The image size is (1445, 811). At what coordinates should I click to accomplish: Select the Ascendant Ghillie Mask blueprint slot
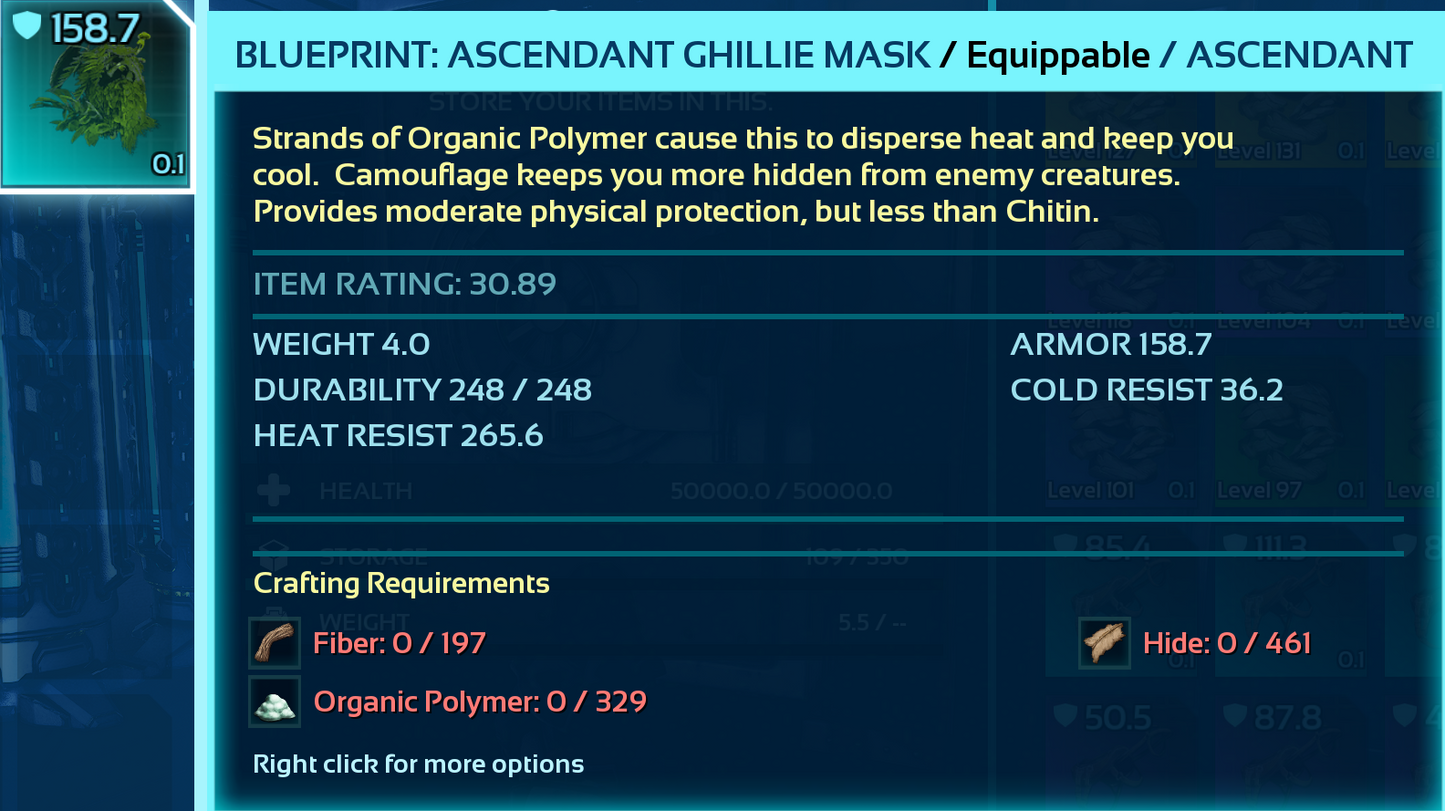[x=95, y=95]
